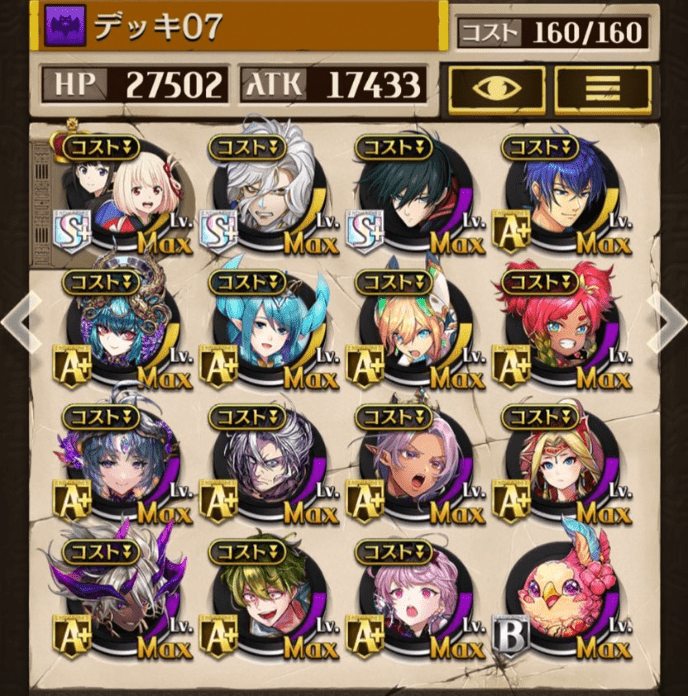Open the three-line list menu
688x696 pixels.
603,88
